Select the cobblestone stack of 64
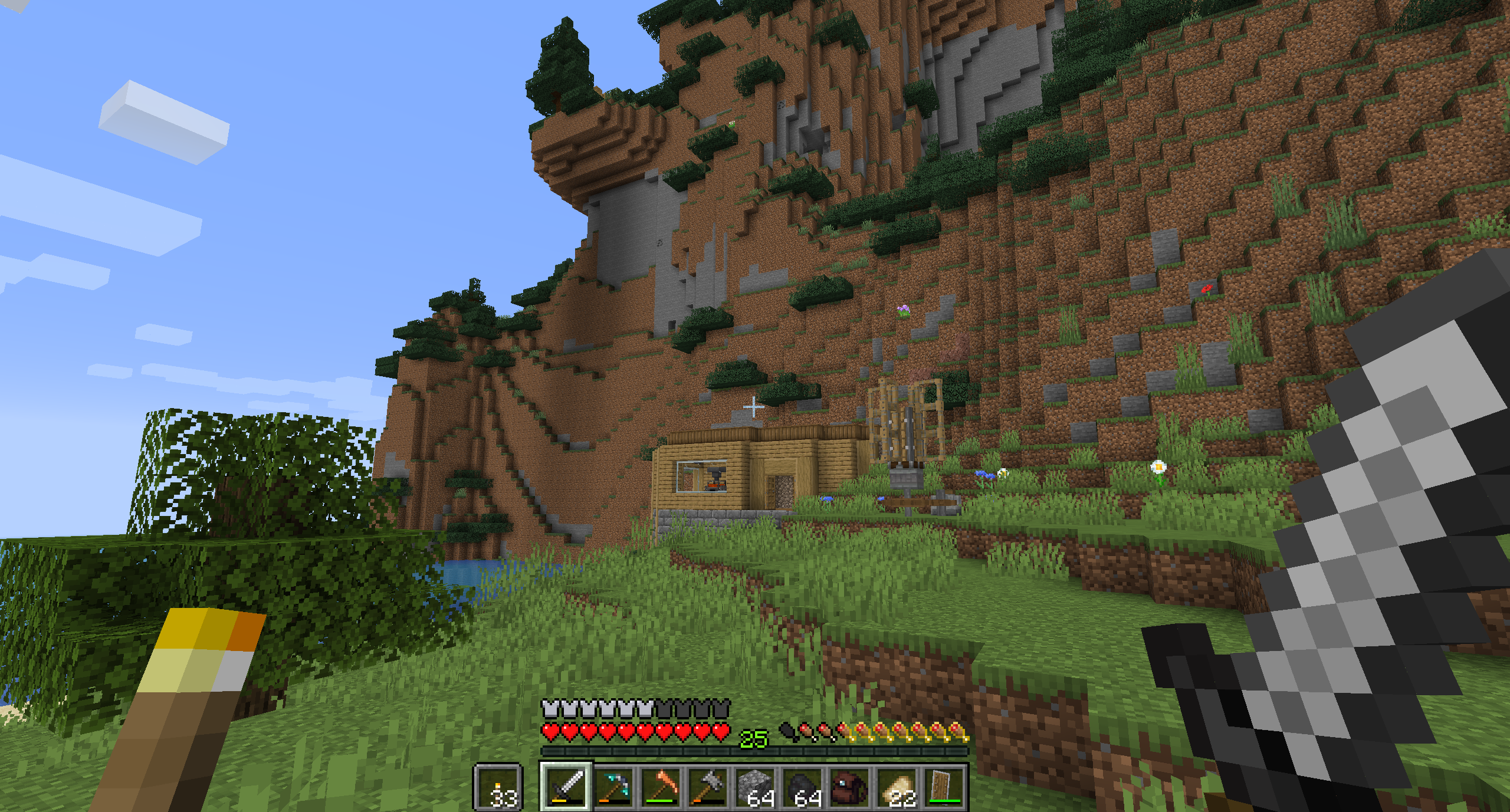1510x812 pixels. click(756, 787)
